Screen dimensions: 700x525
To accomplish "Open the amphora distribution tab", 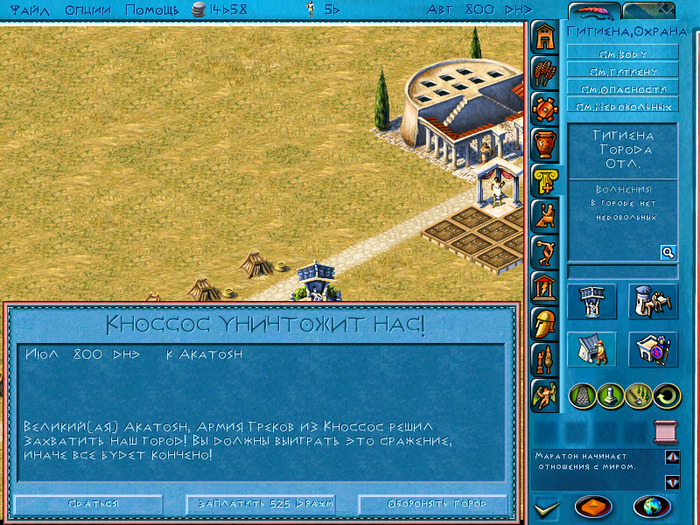I will point(545,145).
